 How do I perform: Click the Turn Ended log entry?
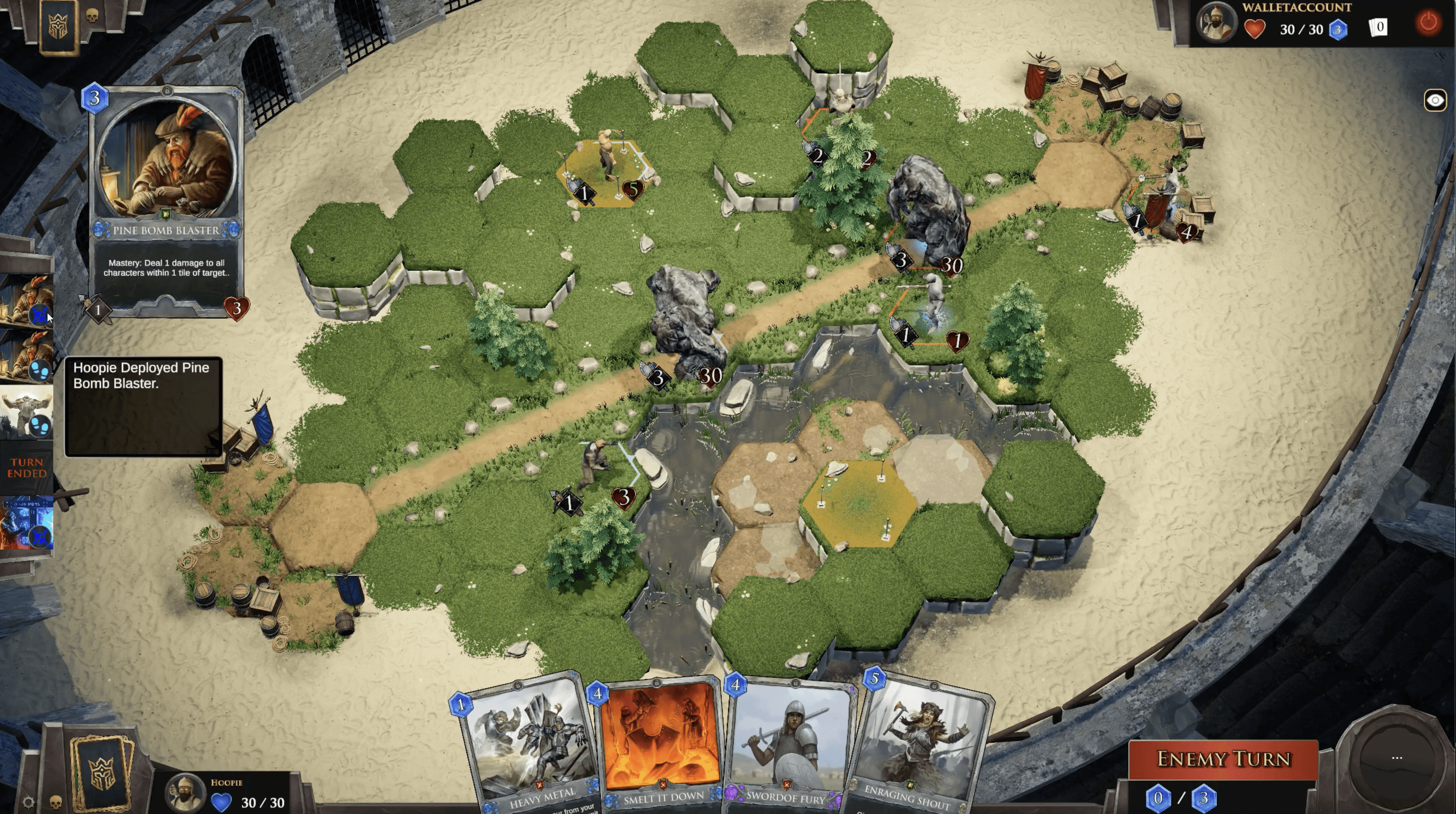(x=27, y=468)
